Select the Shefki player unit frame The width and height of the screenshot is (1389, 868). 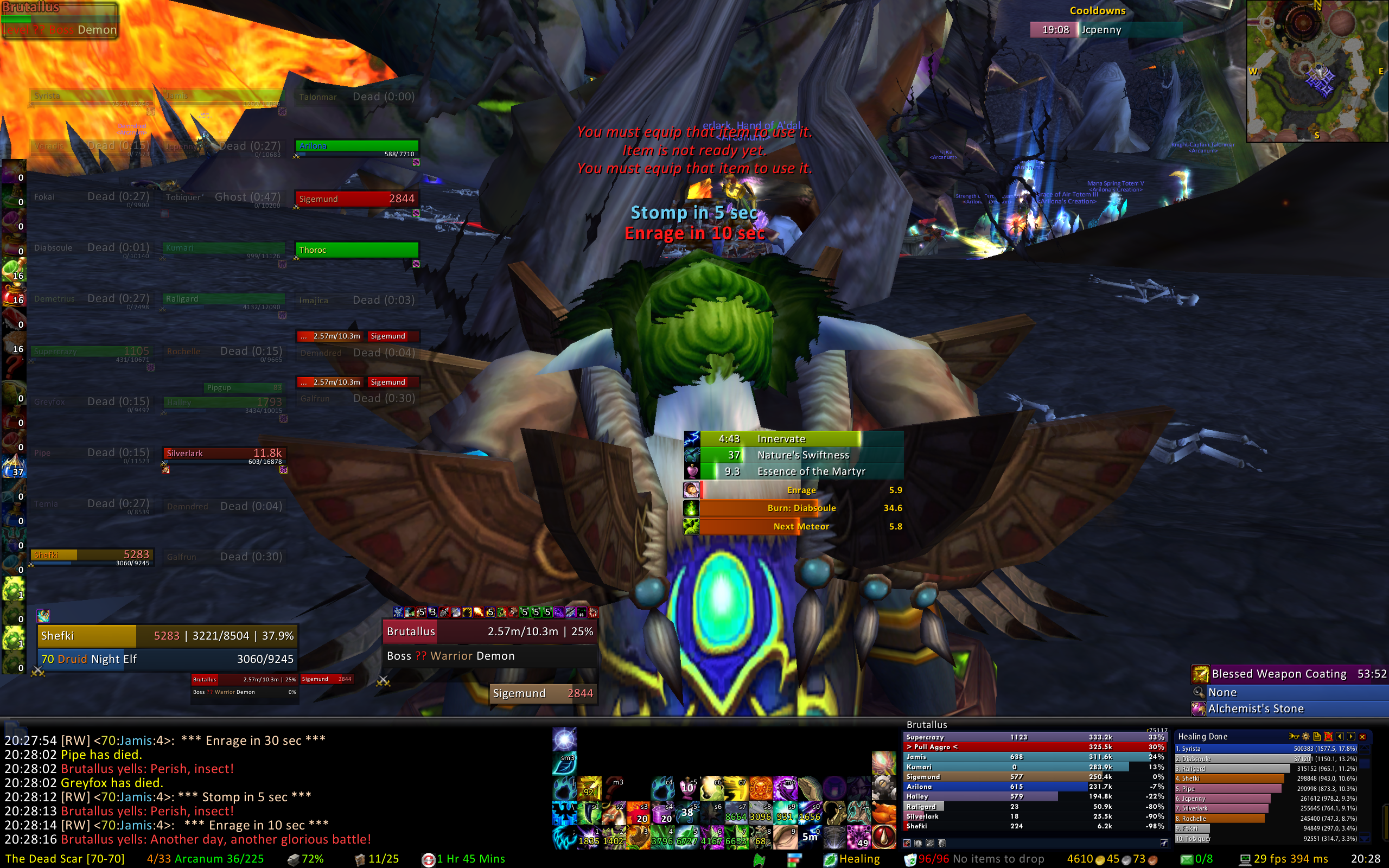pyautogui.click(x=167, y=636)
